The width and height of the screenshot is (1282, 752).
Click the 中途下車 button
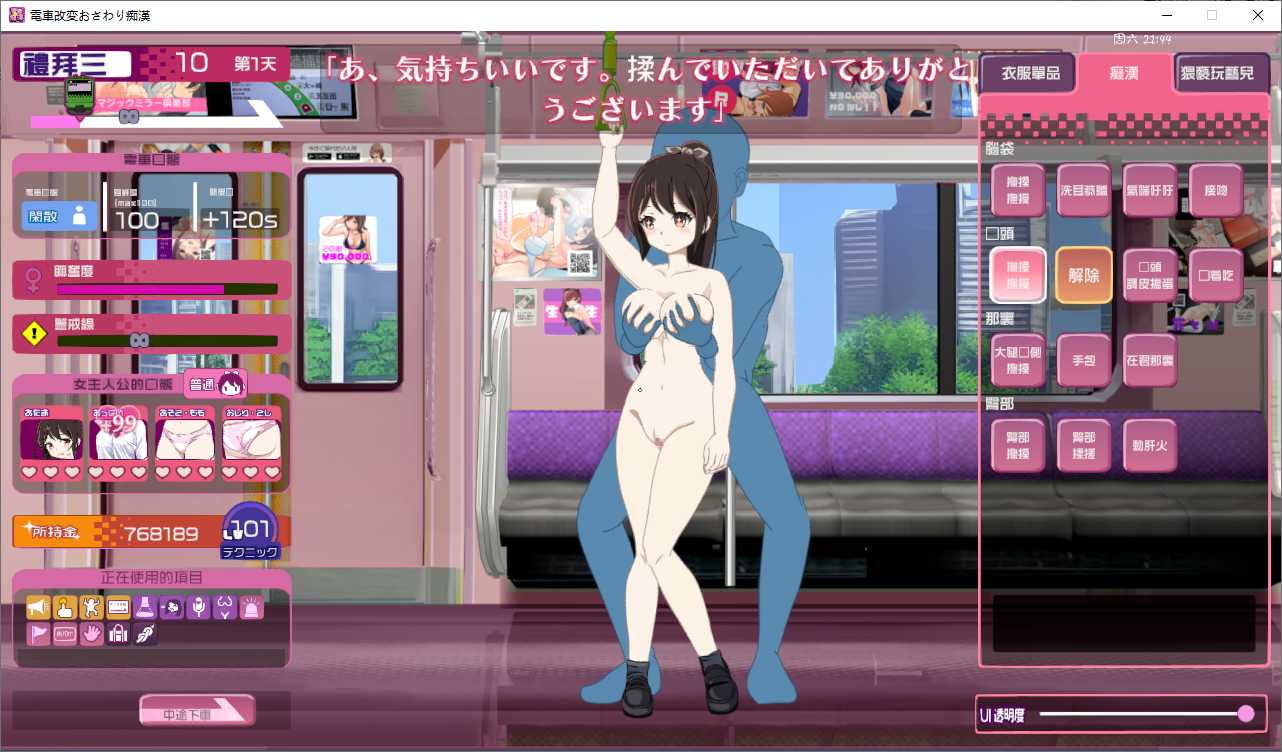[196, 709]
